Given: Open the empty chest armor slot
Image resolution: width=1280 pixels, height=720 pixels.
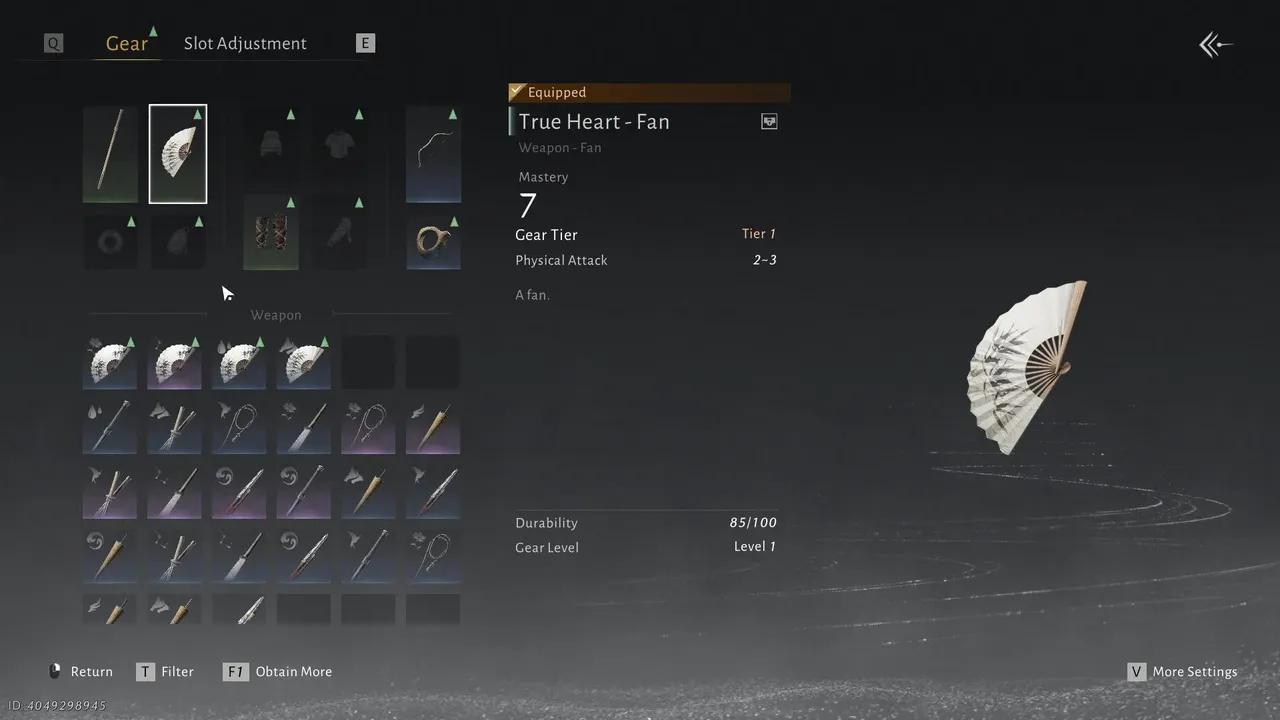Looking at the screenshot, I should coord(339,143).
